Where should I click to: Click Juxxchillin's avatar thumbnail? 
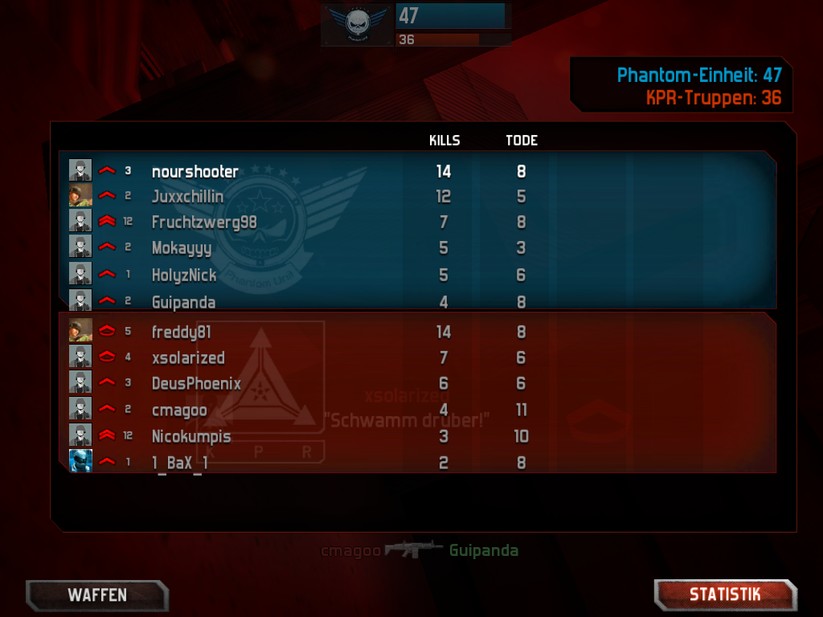pos(81,196)
